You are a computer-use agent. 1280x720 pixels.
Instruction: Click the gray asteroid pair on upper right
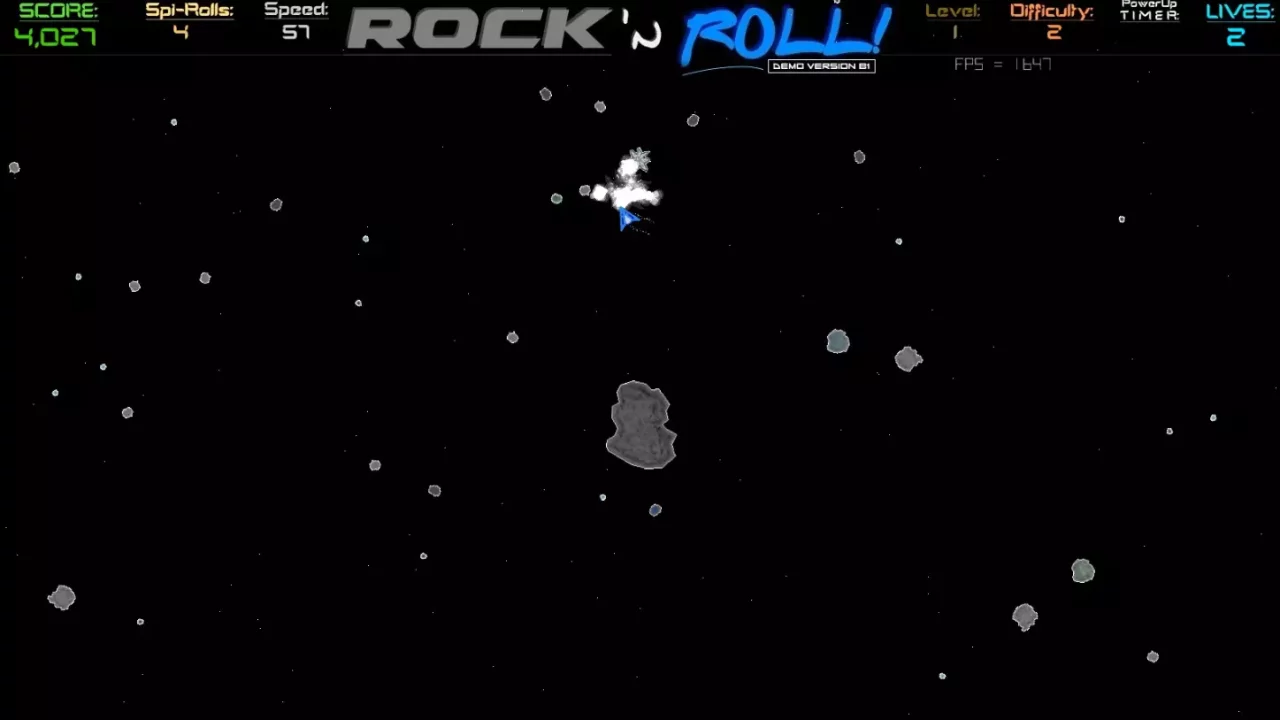907,360
